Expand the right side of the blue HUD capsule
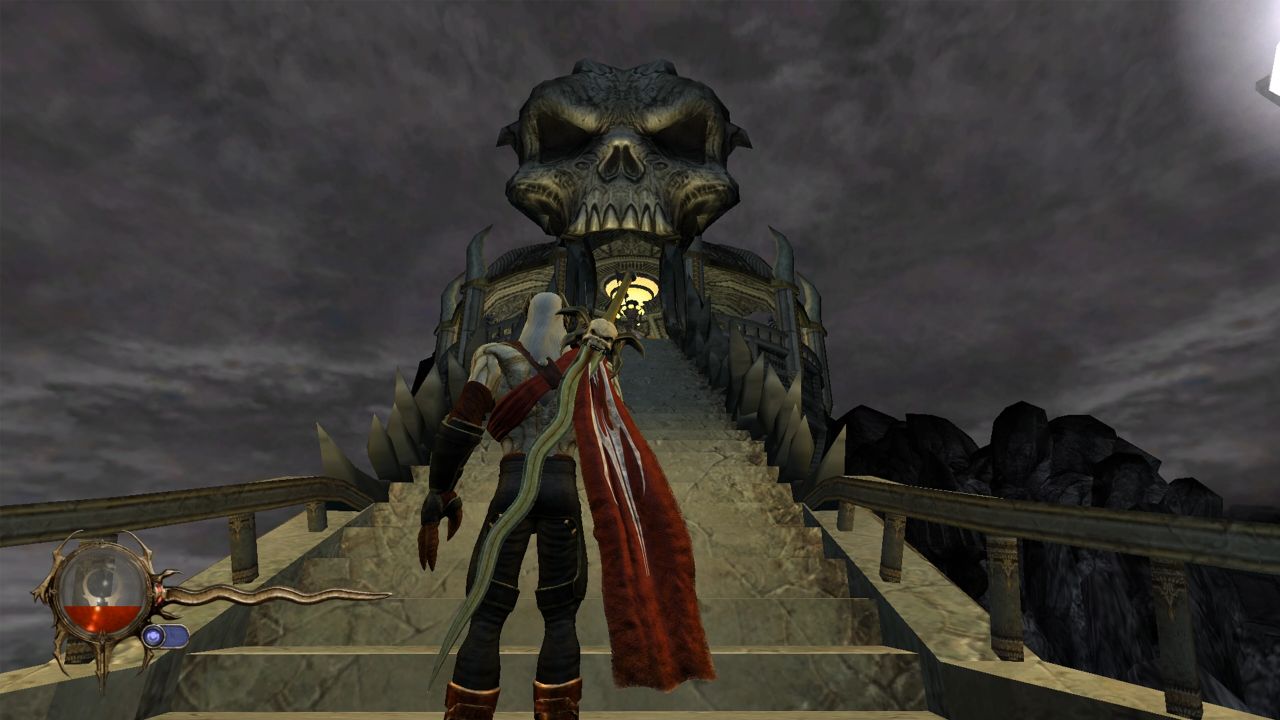Screen dimensions: 1280x720 (178, 636)
